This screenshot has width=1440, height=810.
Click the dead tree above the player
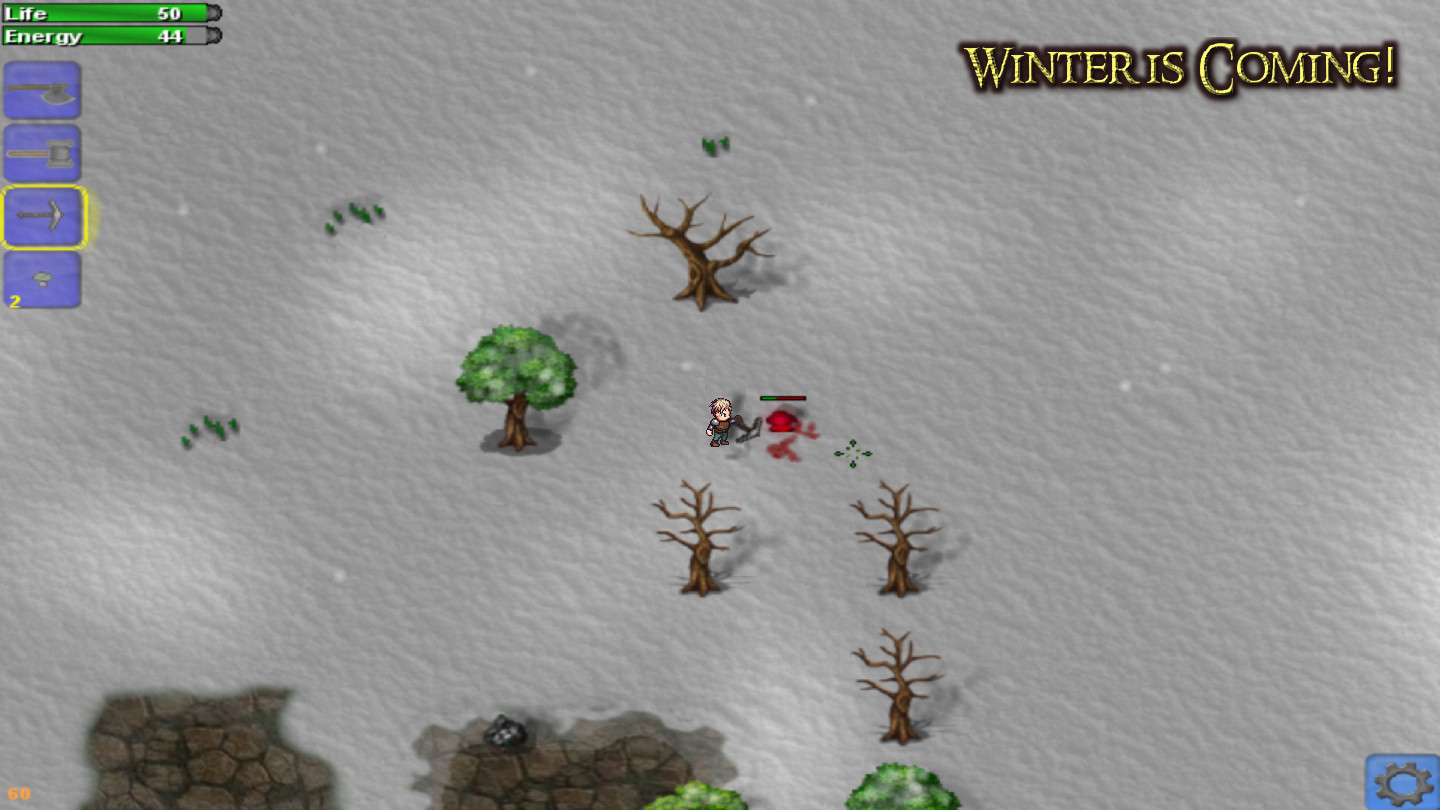700,250
